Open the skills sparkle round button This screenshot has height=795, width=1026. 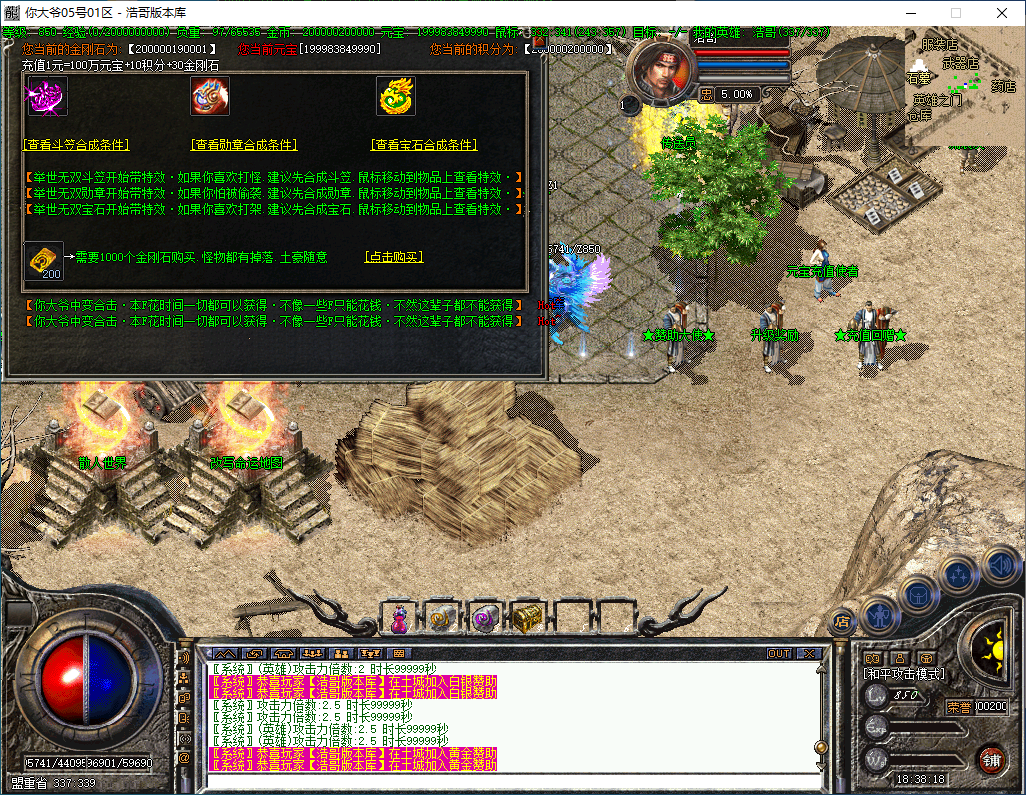point(959,574)
